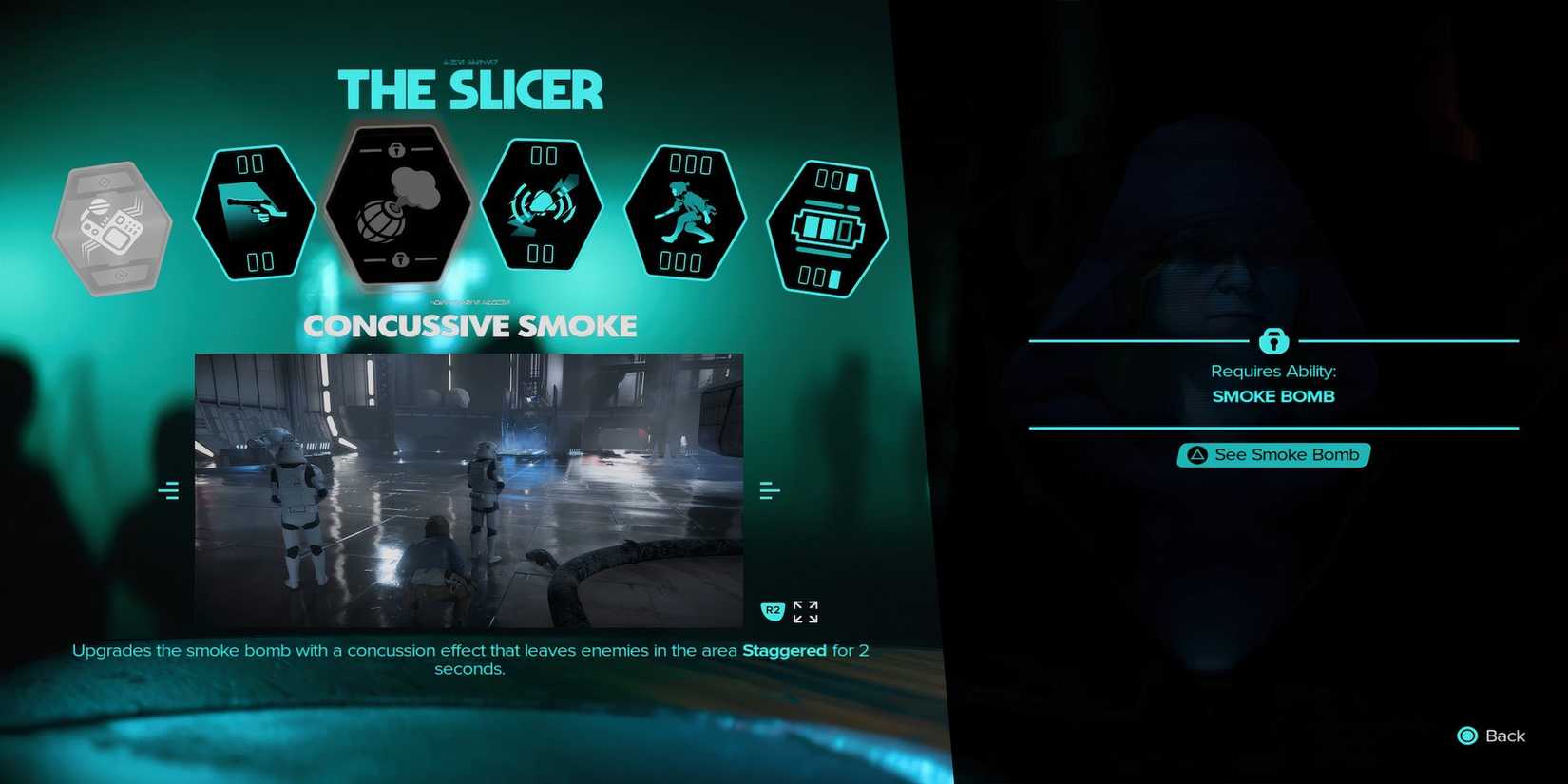Click the CONCUSSIVE SMOKE skill title
This screenshot has width=1568, height=784.
click(470, 325)
